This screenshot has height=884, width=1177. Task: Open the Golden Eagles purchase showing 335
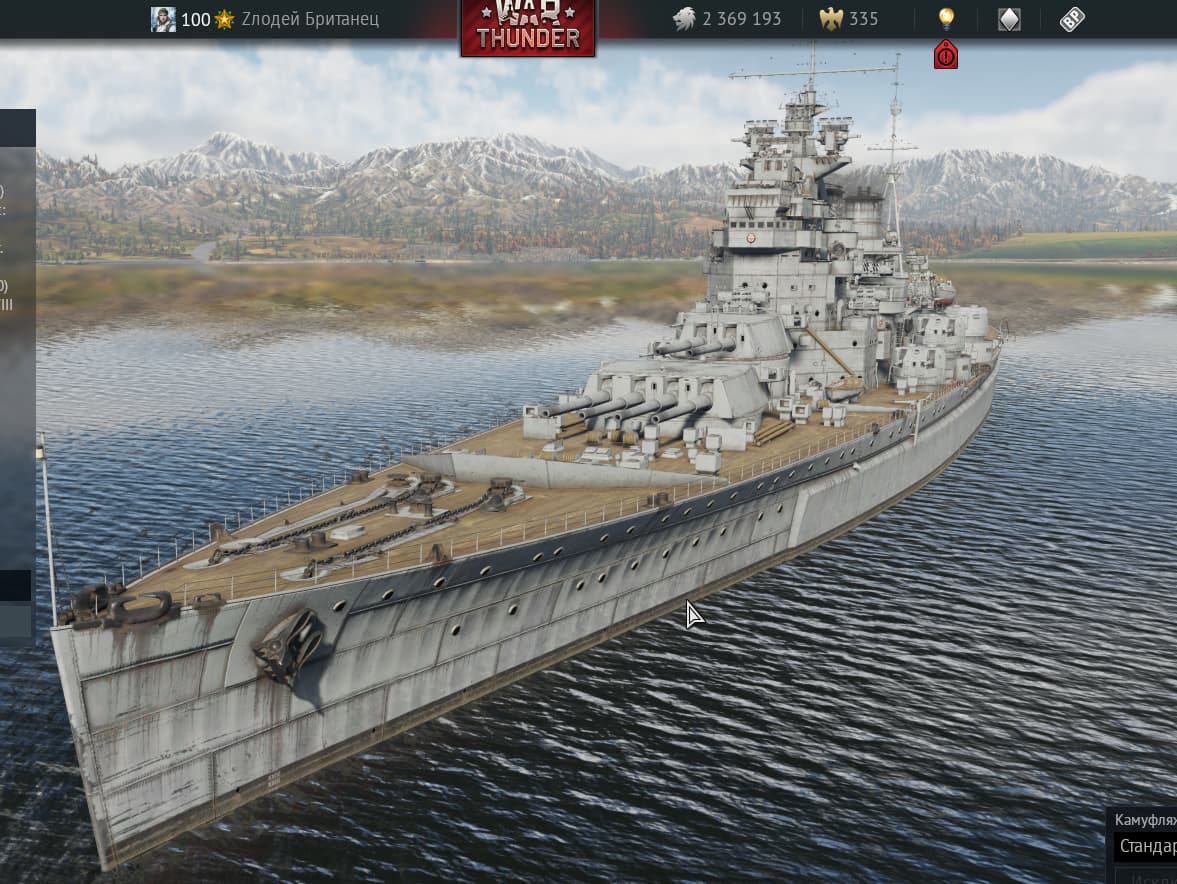coord(850,19)
